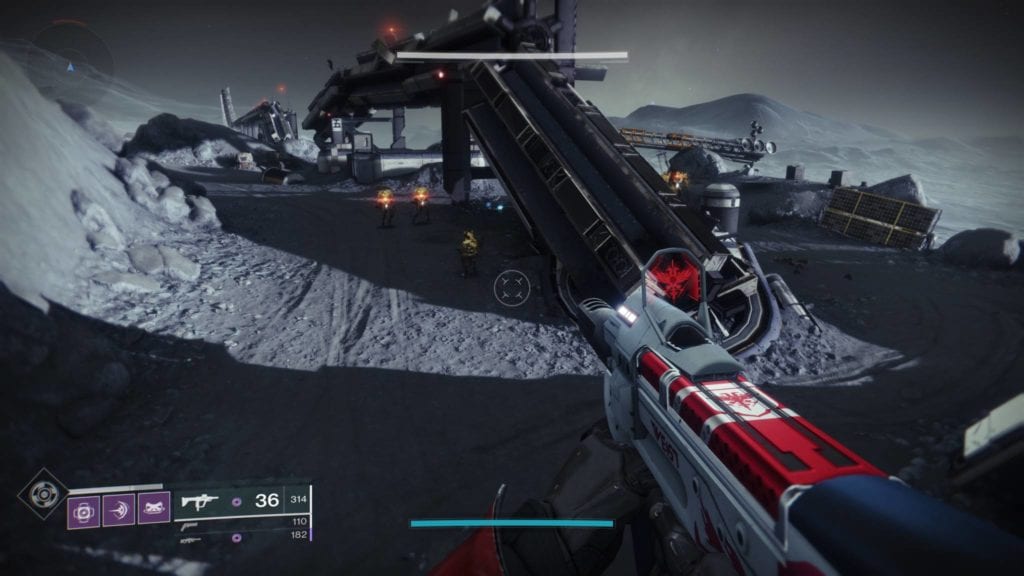Viewport: 1024px width, 576px height.
Task: Switch to the bottom heavy weapon icon
Action: click(191, 539)
